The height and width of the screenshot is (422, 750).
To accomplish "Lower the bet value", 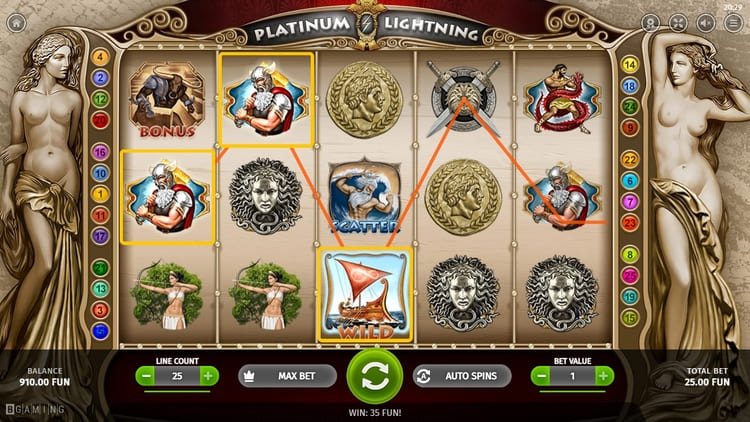I will pos(542,376).
